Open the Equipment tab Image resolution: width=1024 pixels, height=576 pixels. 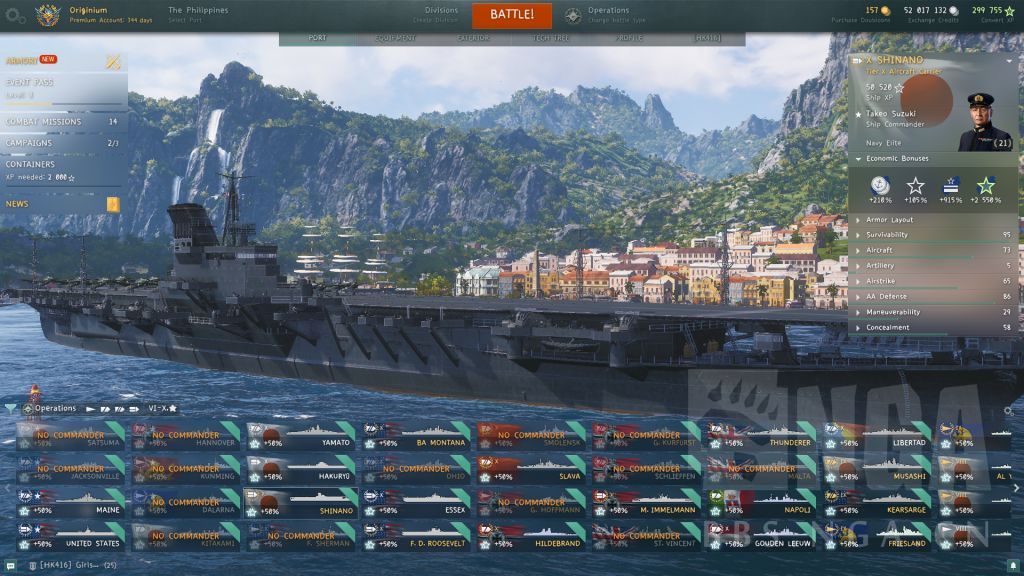point(395,38)
